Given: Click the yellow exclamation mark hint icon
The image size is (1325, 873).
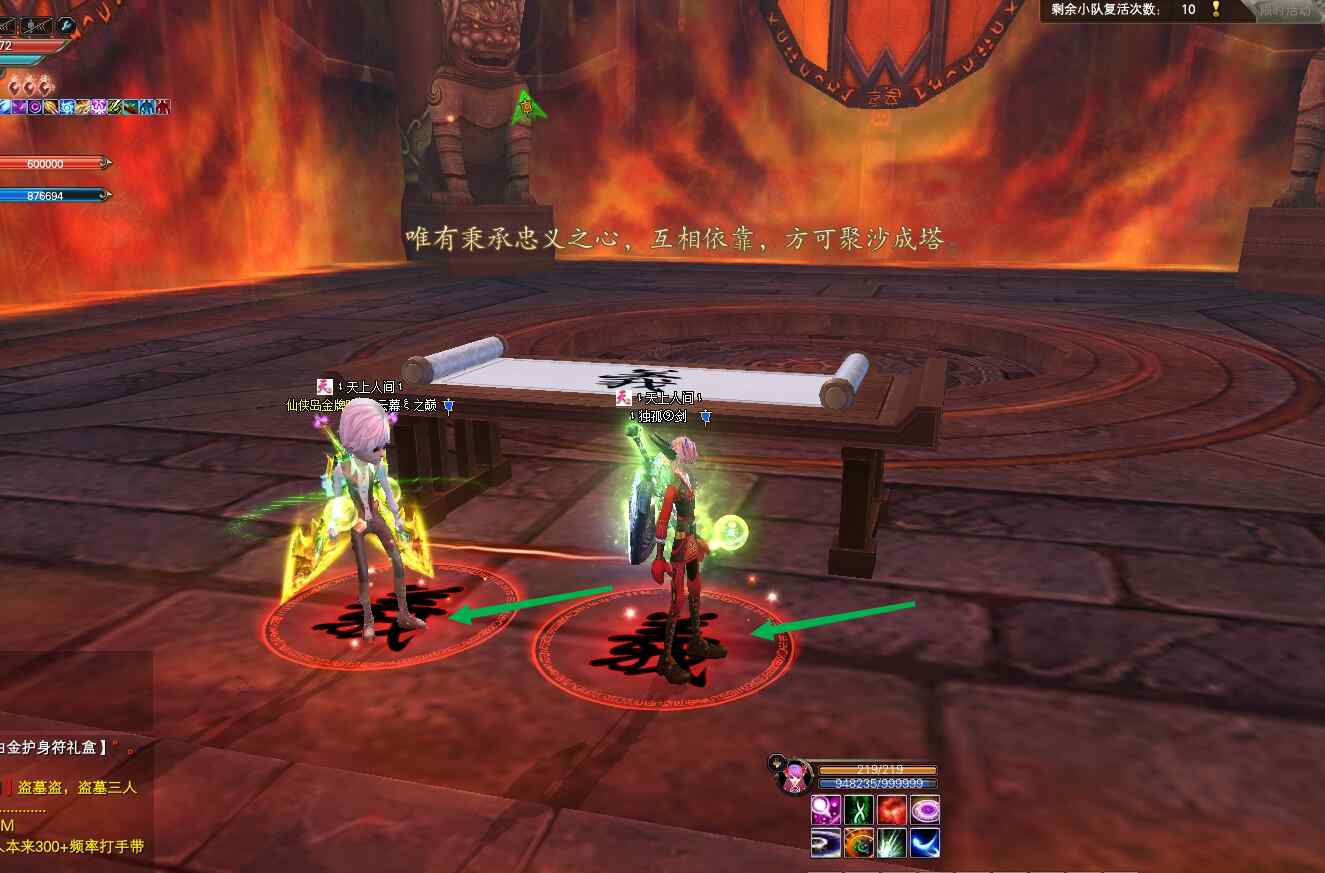Looking at the screenshot, I should [x=1216, y=9].
